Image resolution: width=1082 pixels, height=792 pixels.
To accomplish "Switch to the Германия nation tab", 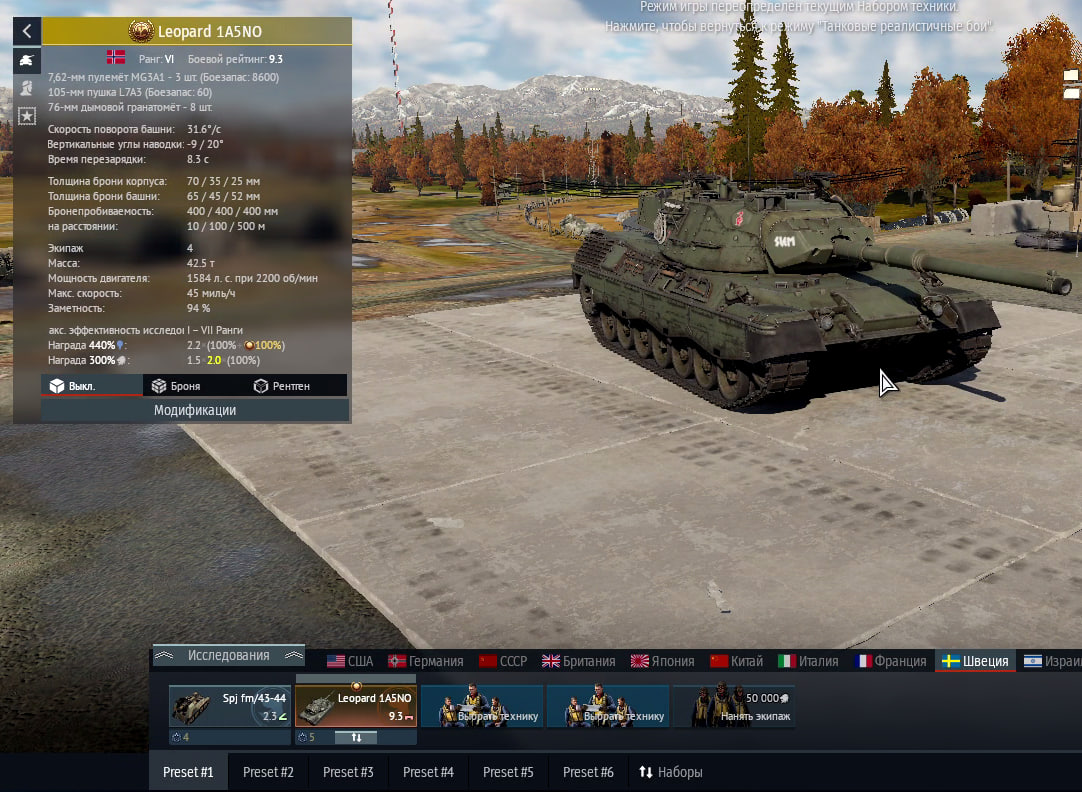I will (426, 661).
